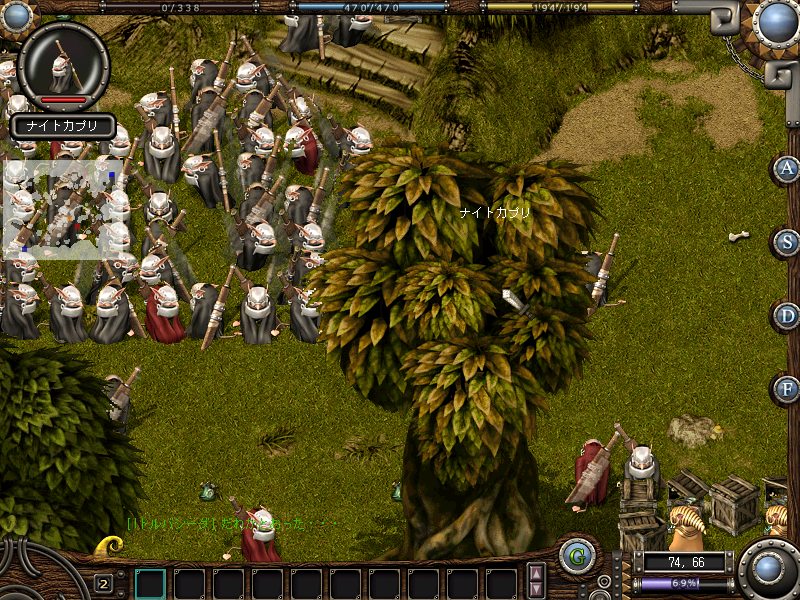Screen dimensions: 800x600
Task: Click the blue orb in bottom-right corner
Action: [x=768, y=569]
